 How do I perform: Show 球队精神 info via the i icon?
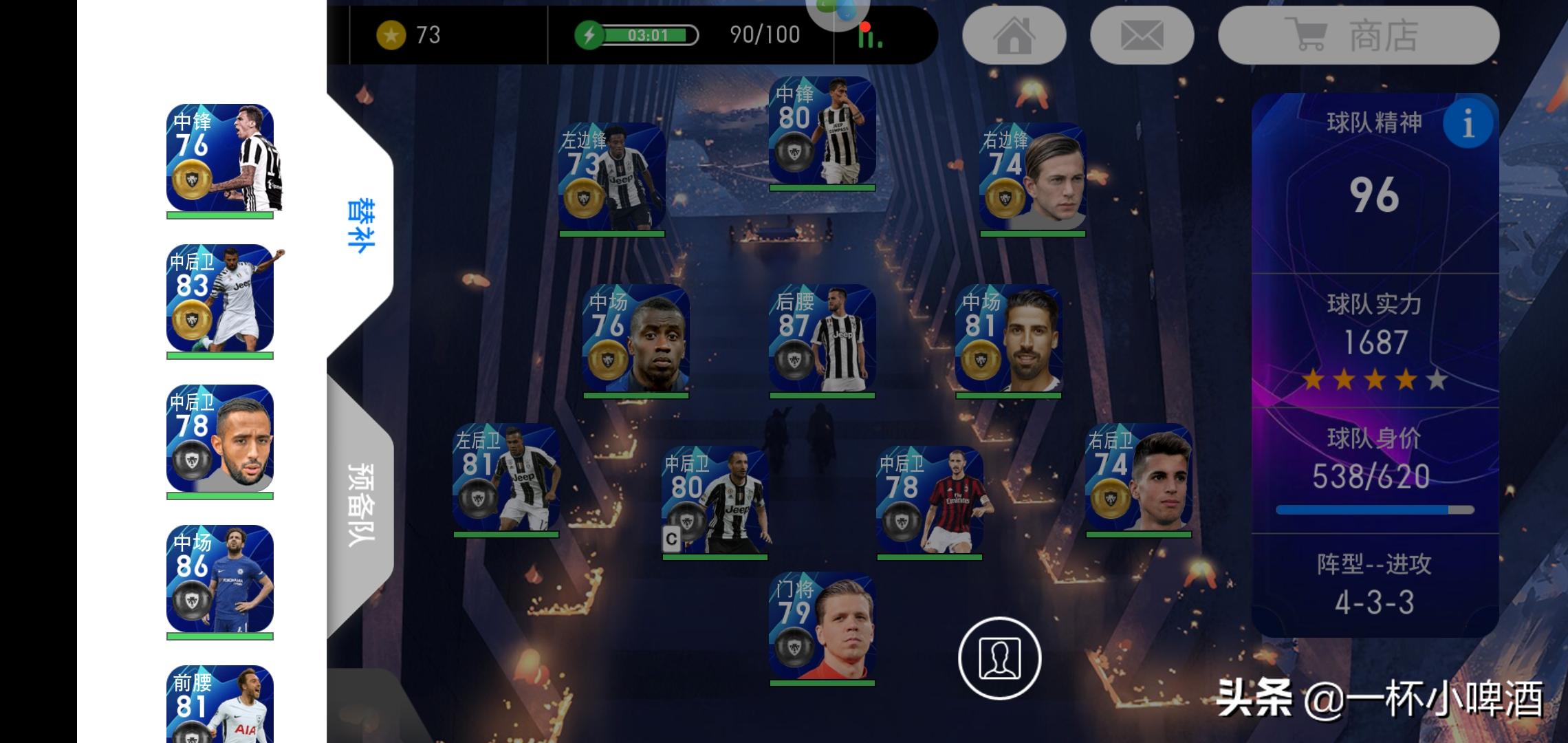(x=1468, y=124)
